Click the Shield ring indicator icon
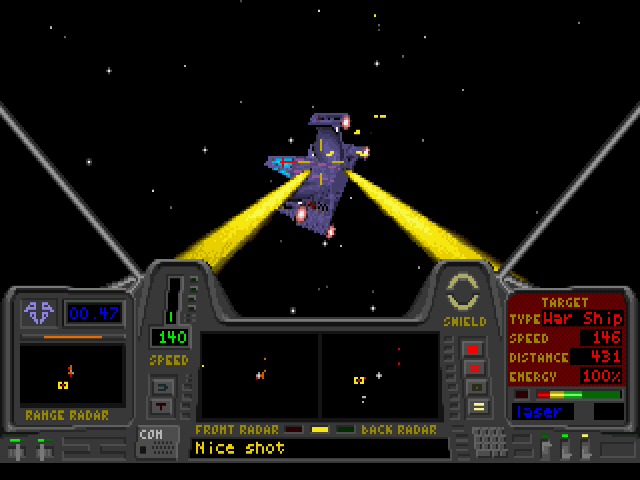This screenshot has width=640, height=480. [464, 292]
